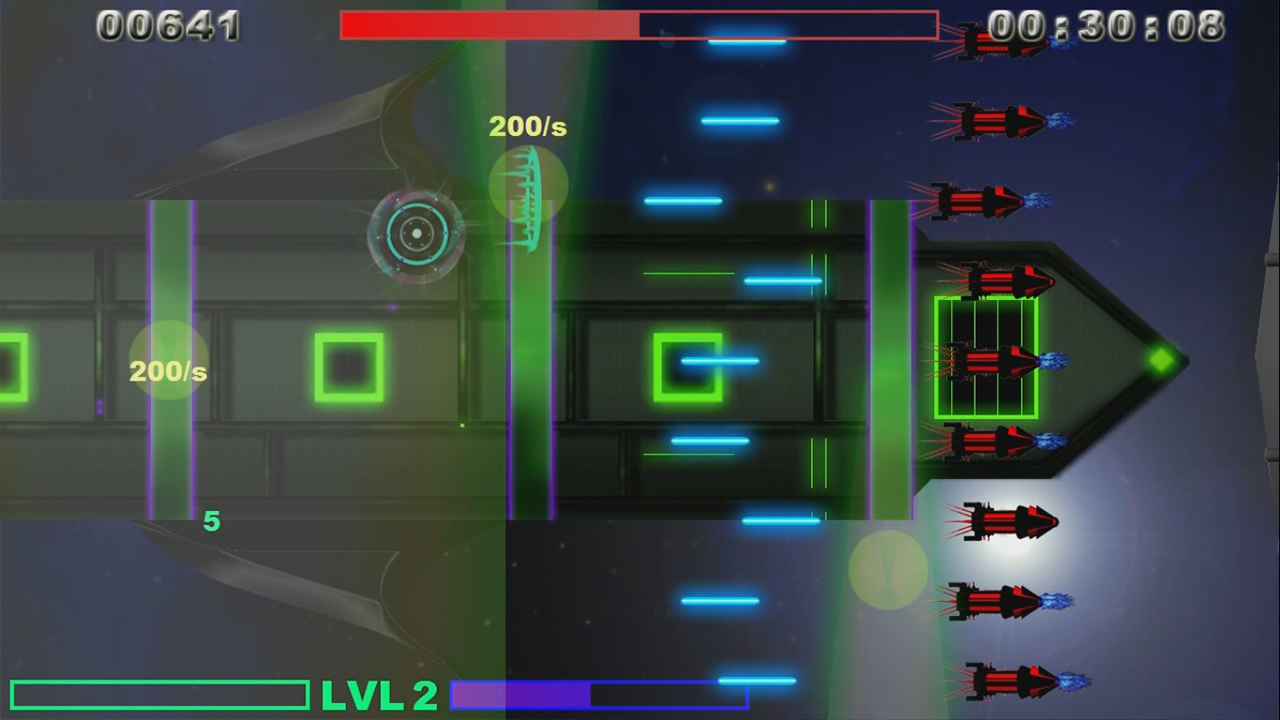Click the glowing green diamond power-up

click(x=1163, y=360)
